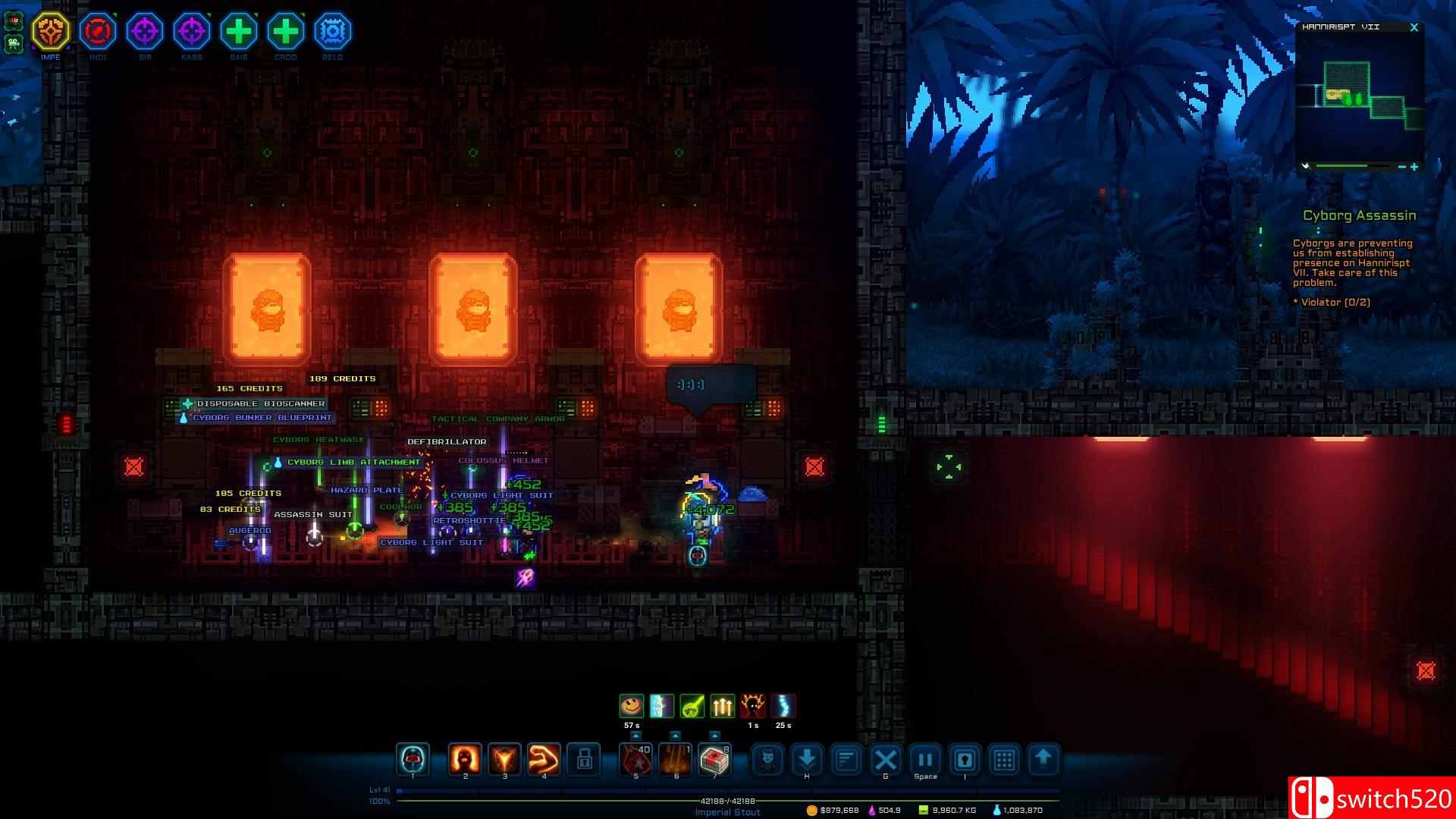Image resolution: width=1456 pixels, height=819 pixels.
Task: Click the keyhole button labeled I
Action: (965, 759)
